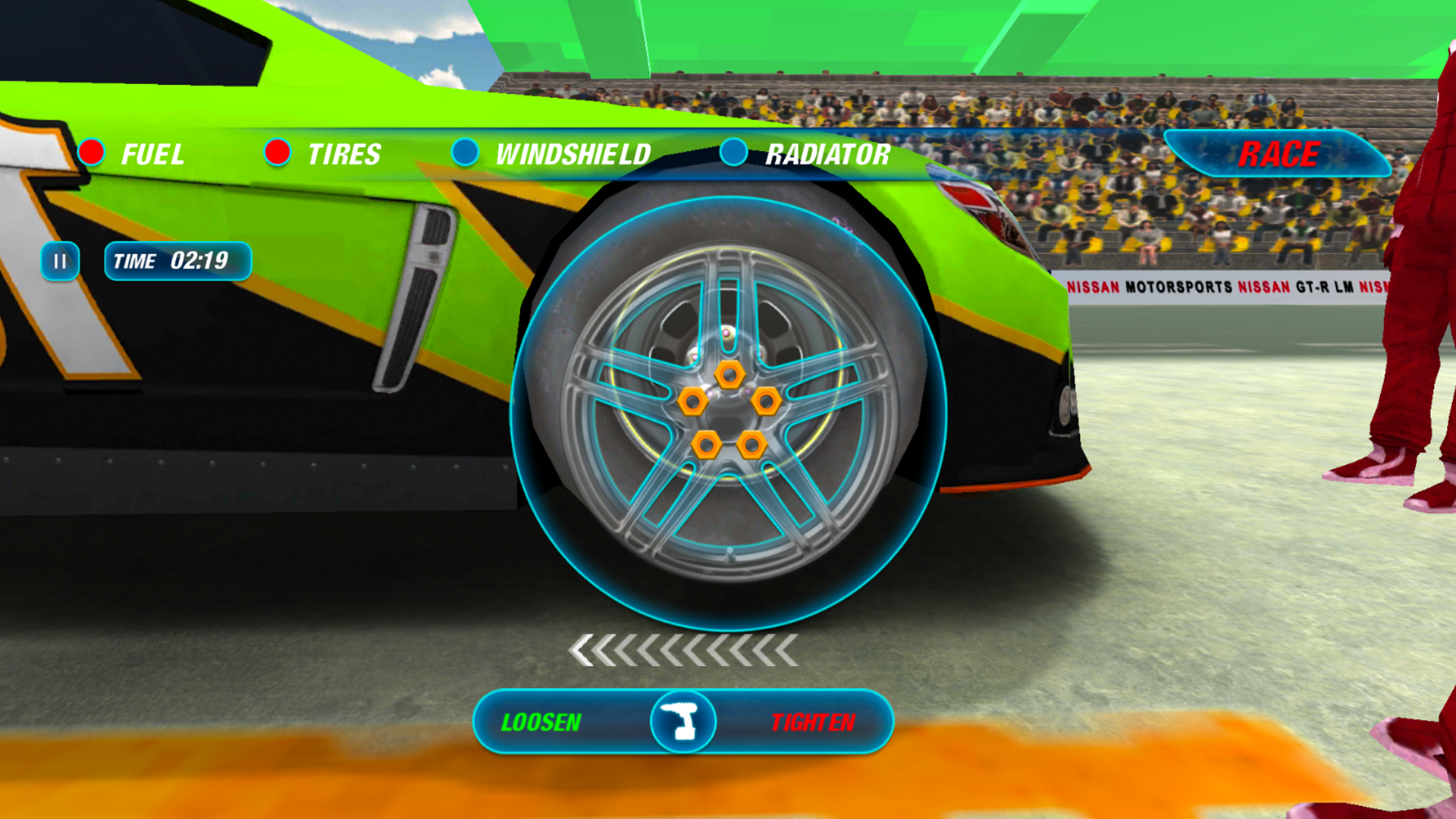The image size is (1456, 819).
Task: Toggle the red TIRES status light
Action: [x=279, y=153]
